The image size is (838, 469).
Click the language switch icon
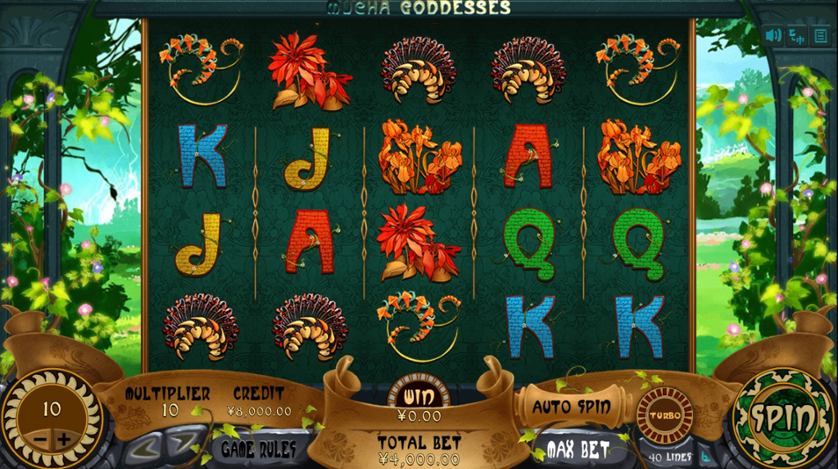[797, 35]
